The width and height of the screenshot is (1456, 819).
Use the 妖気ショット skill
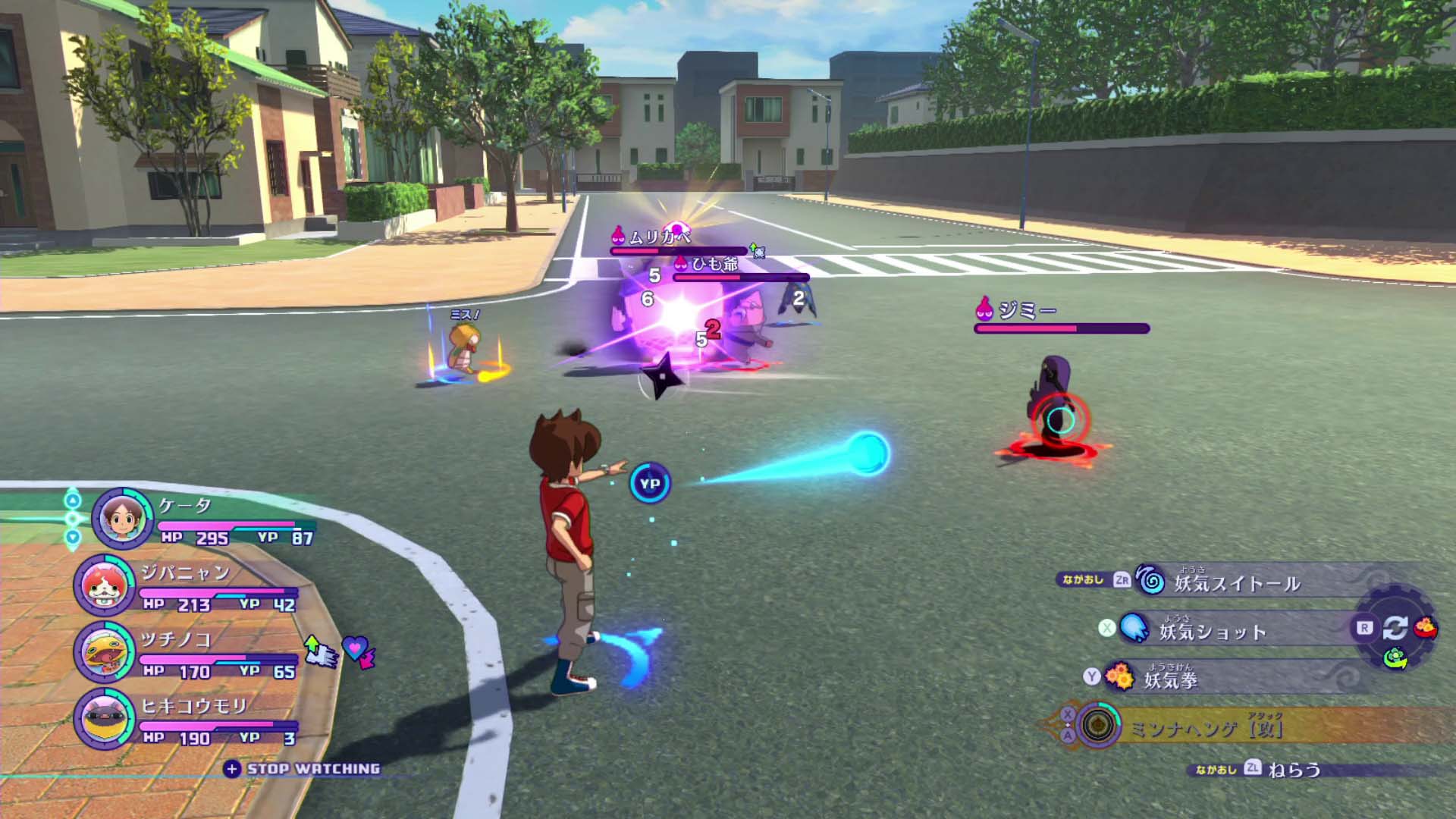(x=1212, y=631)
